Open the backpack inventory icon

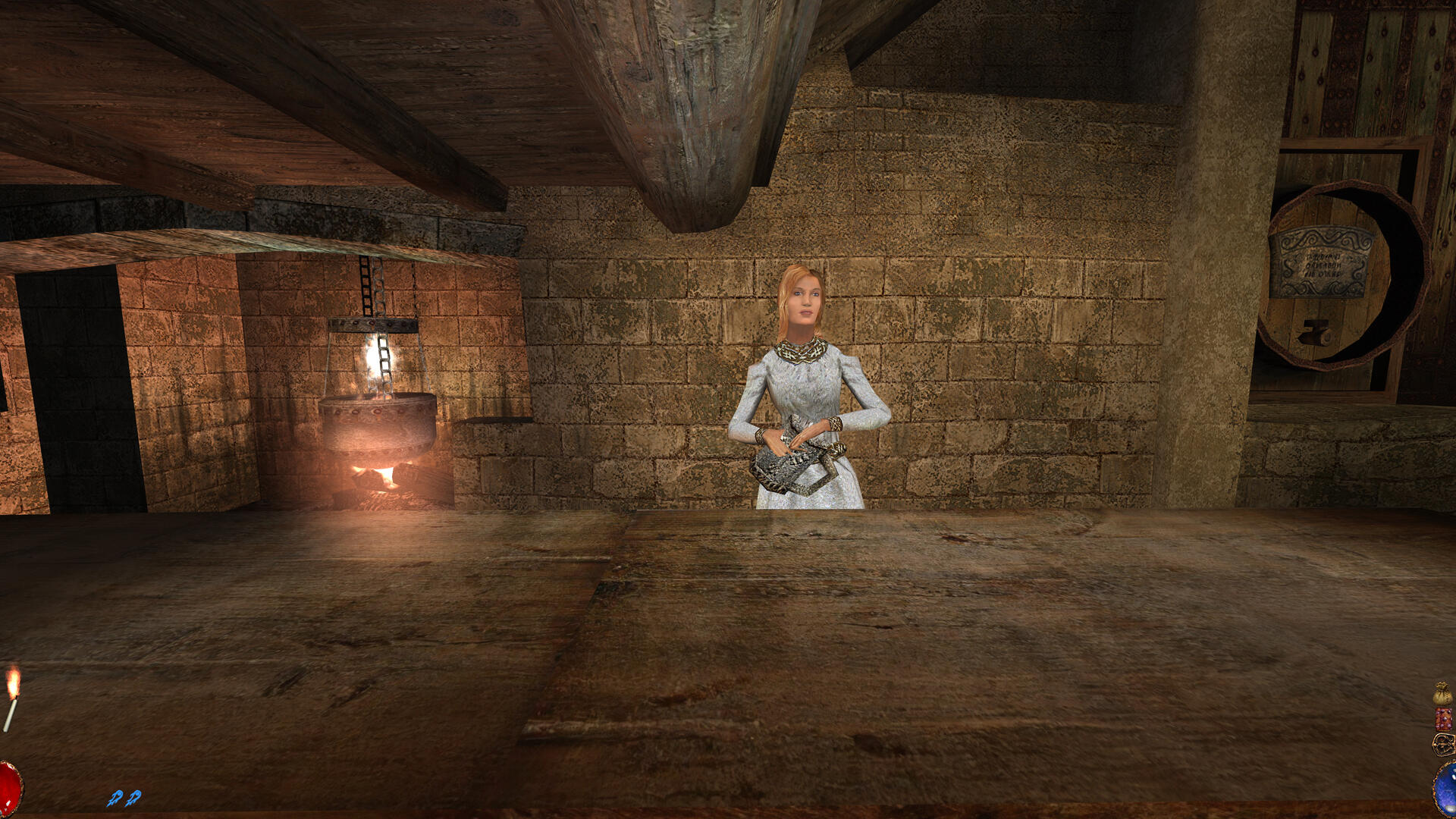(x=1443, y=744)
